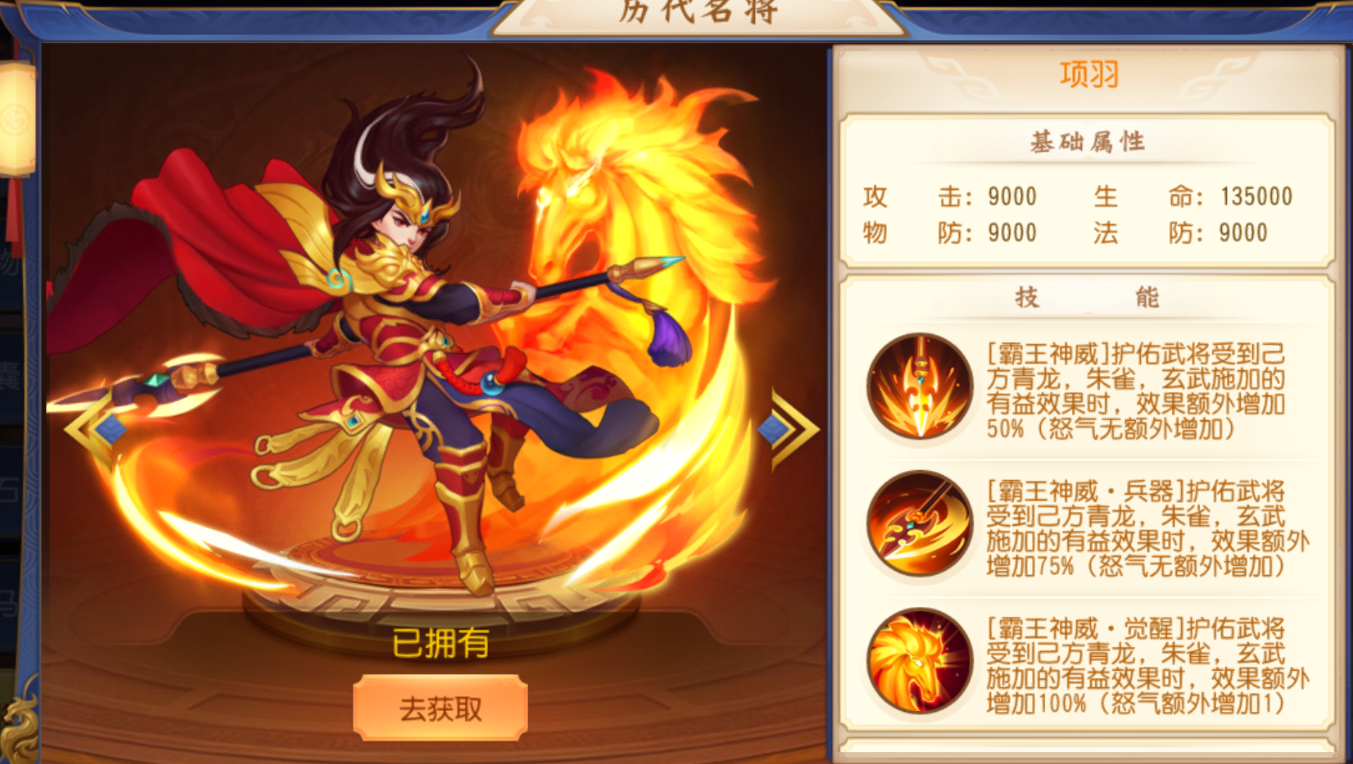Click the golden horse head skill icon
This screenshot has width=1353, height=764.
(917, 662)
